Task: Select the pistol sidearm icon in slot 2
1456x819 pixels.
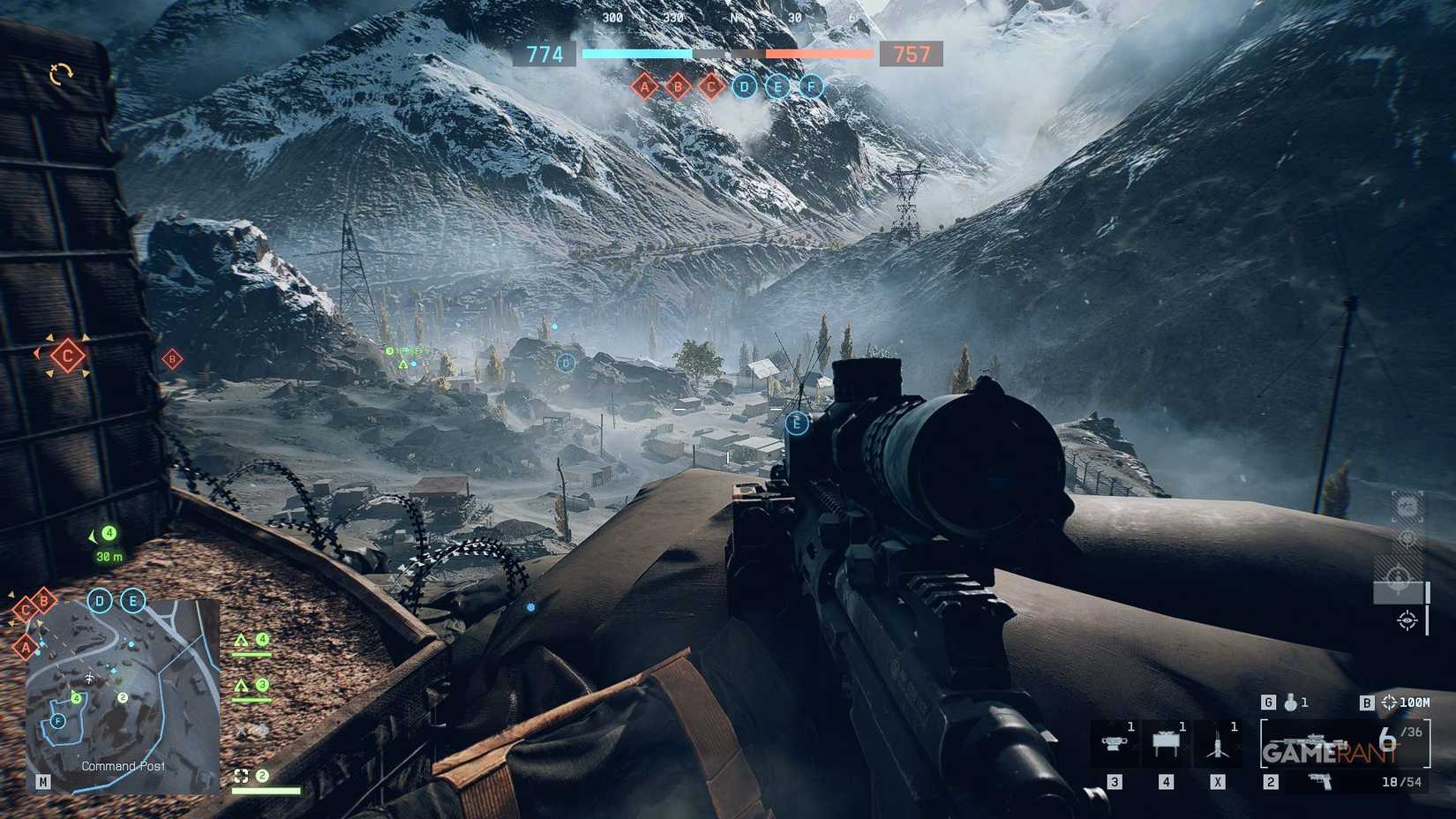Action: pos(1320,782)
